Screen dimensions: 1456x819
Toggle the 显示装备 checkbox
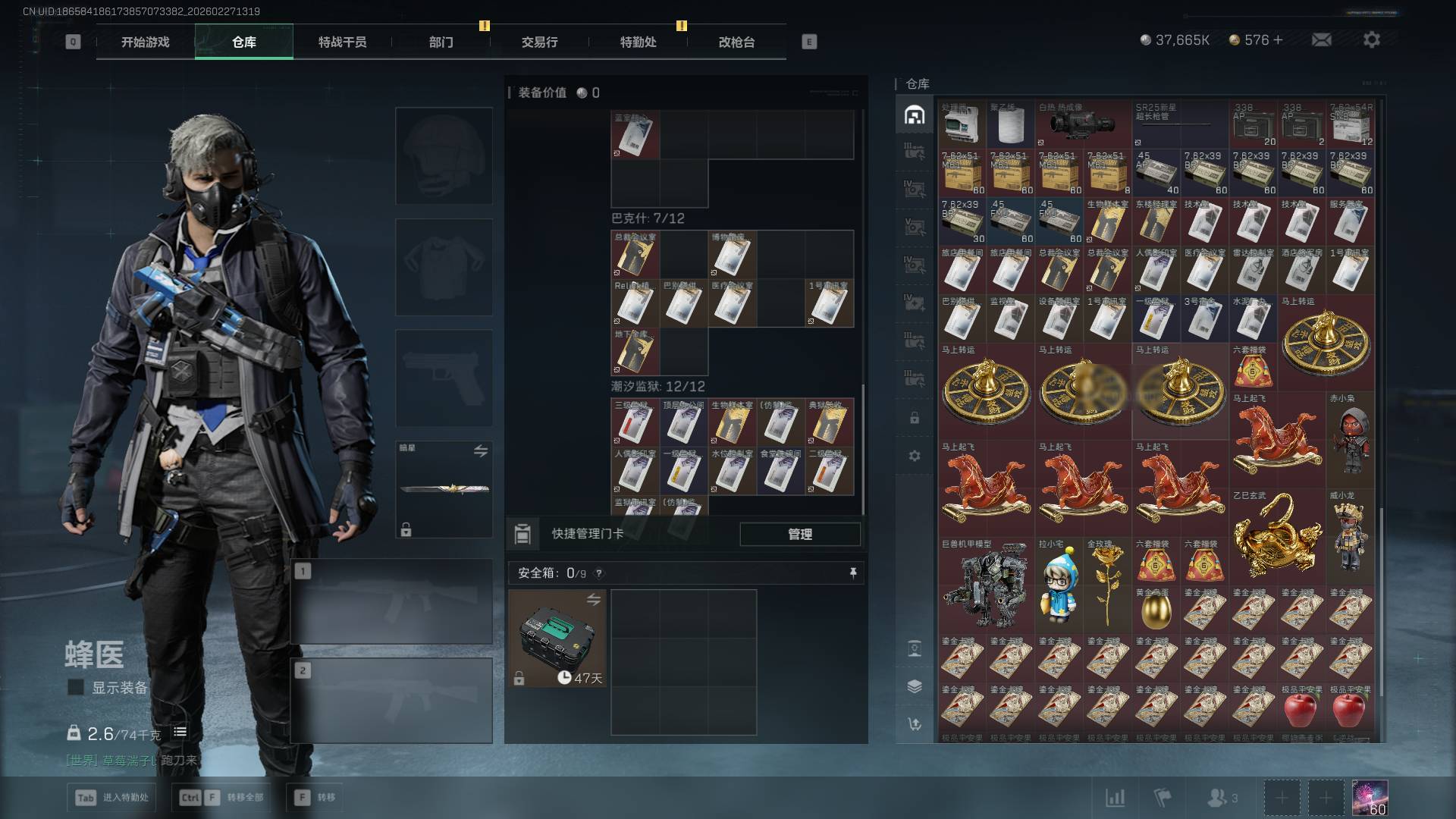[x=76, y=687]
